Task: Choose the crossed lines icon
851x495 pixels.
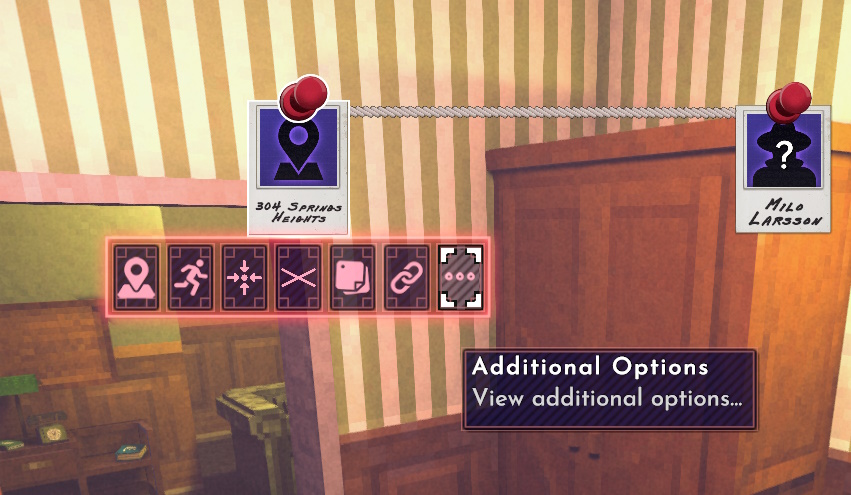Action: coord(298,277)
